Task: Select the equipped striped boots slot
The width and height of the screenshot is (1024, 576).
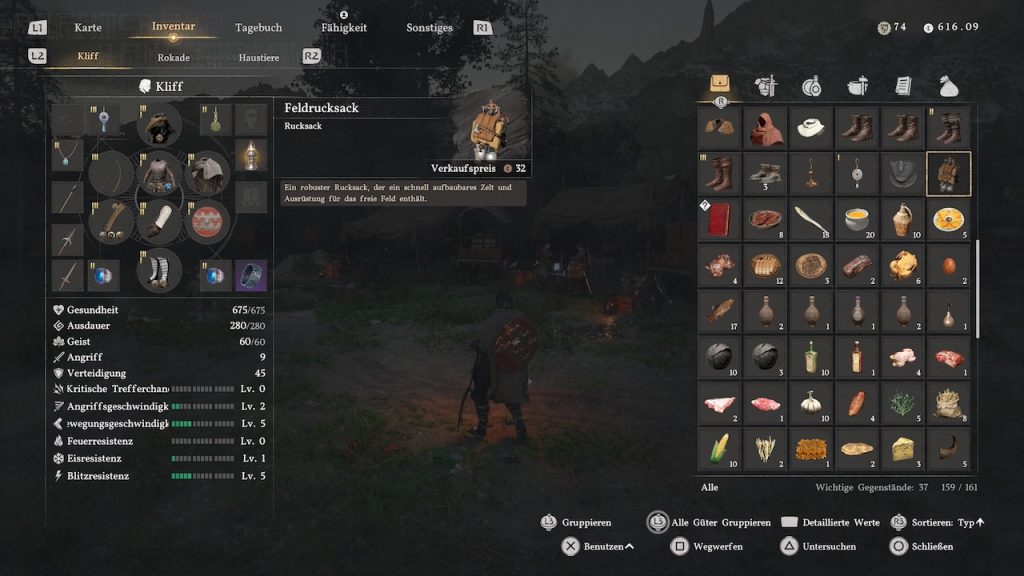Action: click(159, 270)
